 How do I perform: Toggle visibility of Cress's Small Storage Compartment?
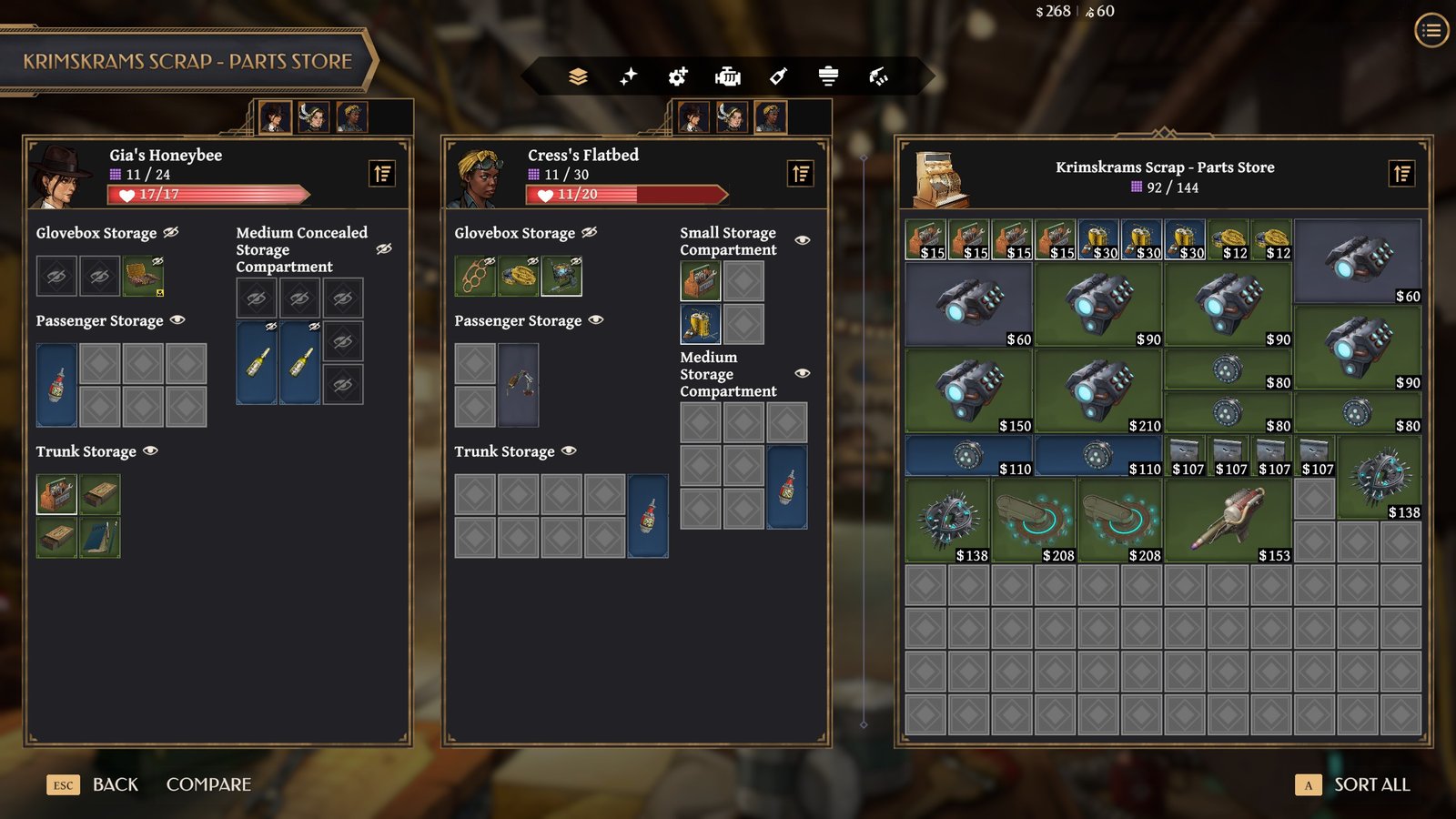(802, 240)
